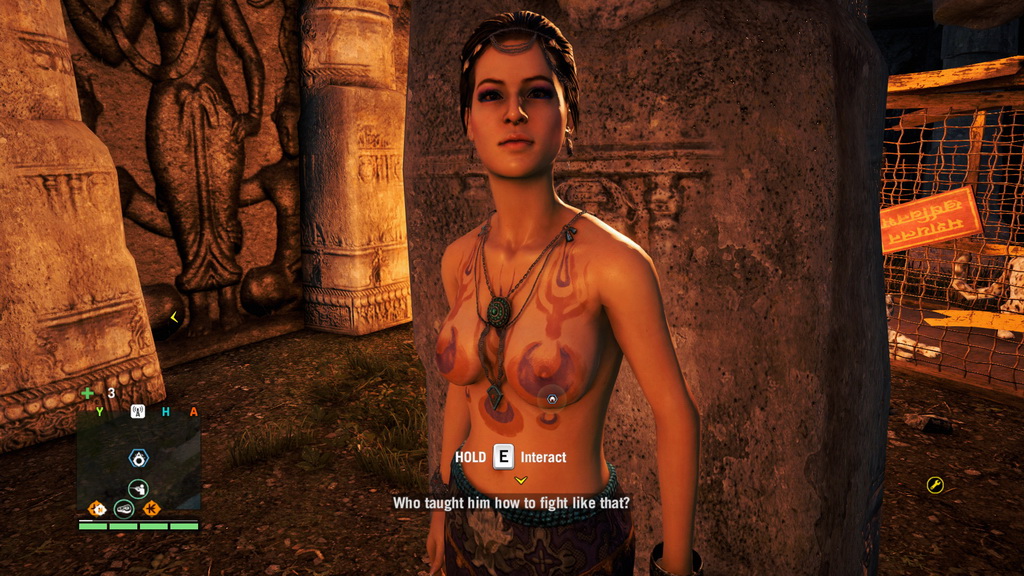Click the radio tower icon above minimap

tap(138, 411)
